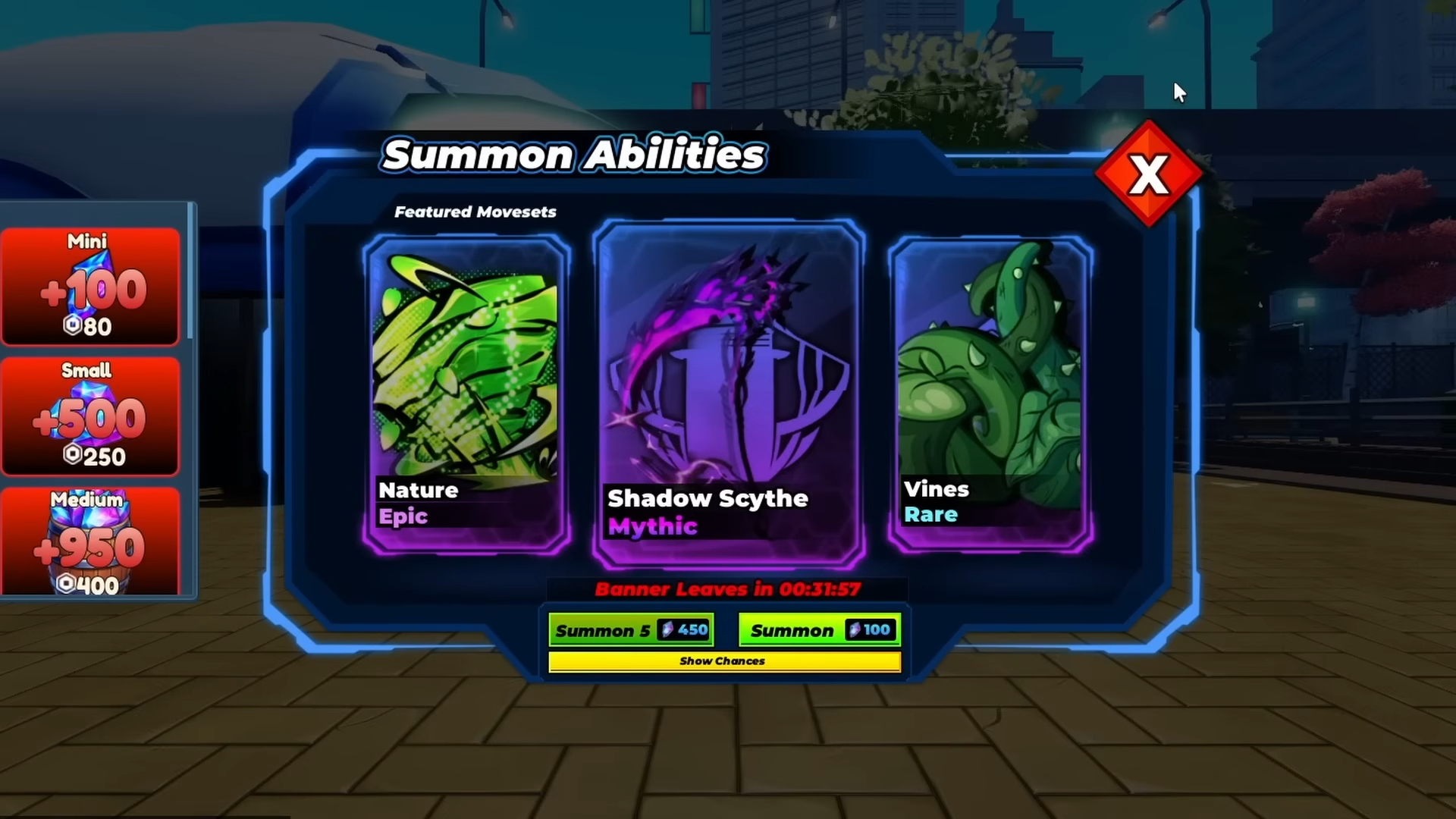Close the Summon Abilities window
This screenshot has width=1456, height=819.
tap(1148, 174)
